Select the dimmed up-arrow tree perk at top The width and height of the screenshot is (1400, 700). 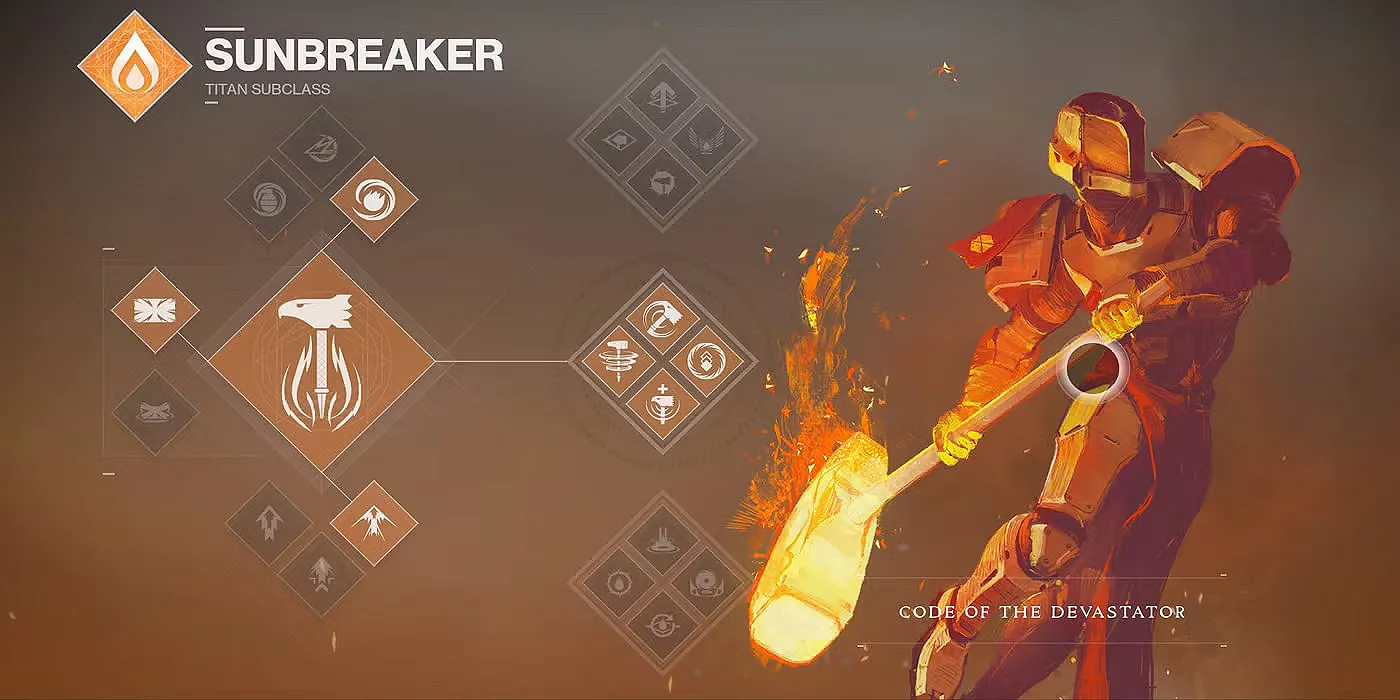click(662, 98)
